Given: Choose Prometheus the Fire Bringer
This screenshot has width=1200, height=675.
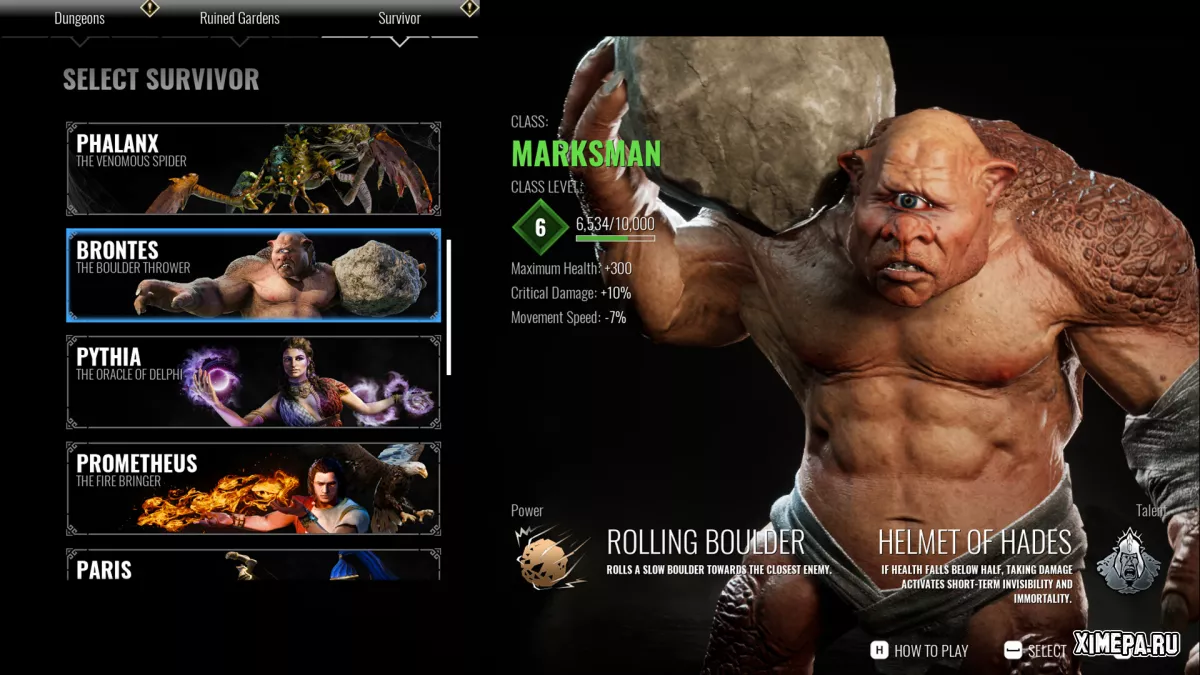Looking at the screenshot, I should [x=253, y=488].
